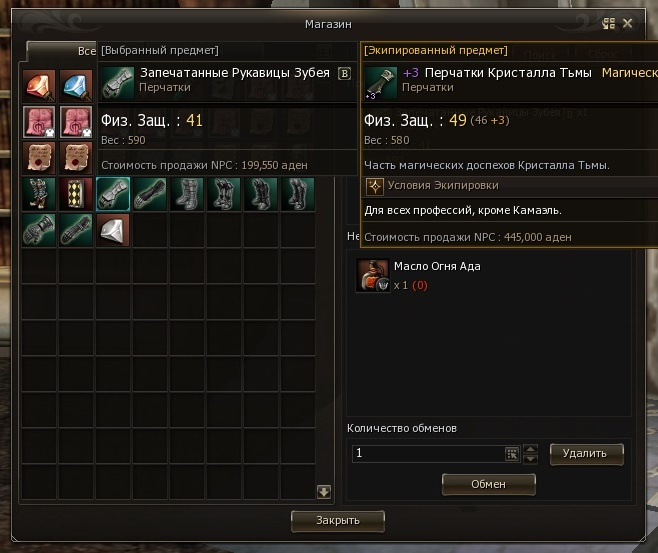Open the calculator icon beside the quantity field
This screenshot has width=658, height=553.
click(x=512, y=453)
